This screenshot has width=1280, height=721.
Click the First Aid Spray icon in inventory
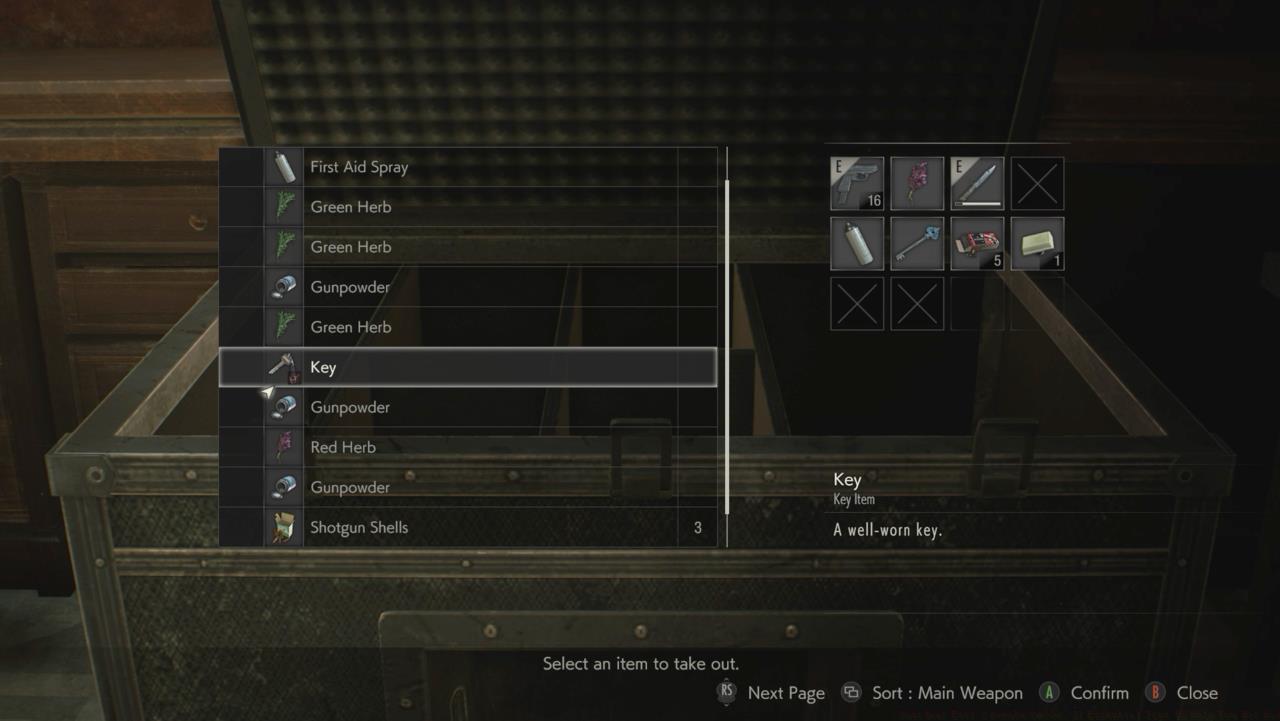click(x=856, y=243)
